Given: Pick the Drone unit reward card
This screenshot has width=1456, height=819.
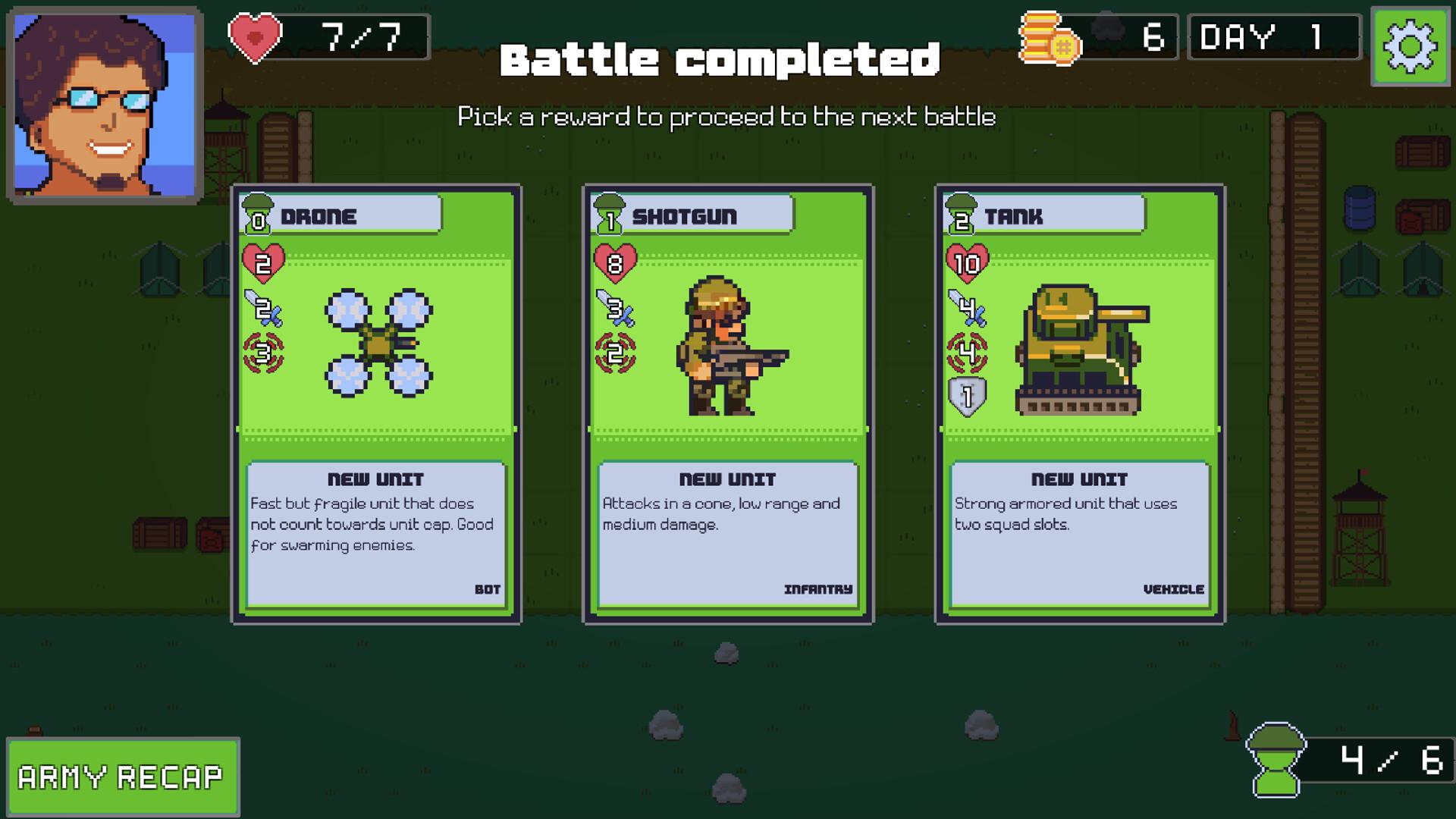Looking at the screenshot, I should (x=376, y=403).
